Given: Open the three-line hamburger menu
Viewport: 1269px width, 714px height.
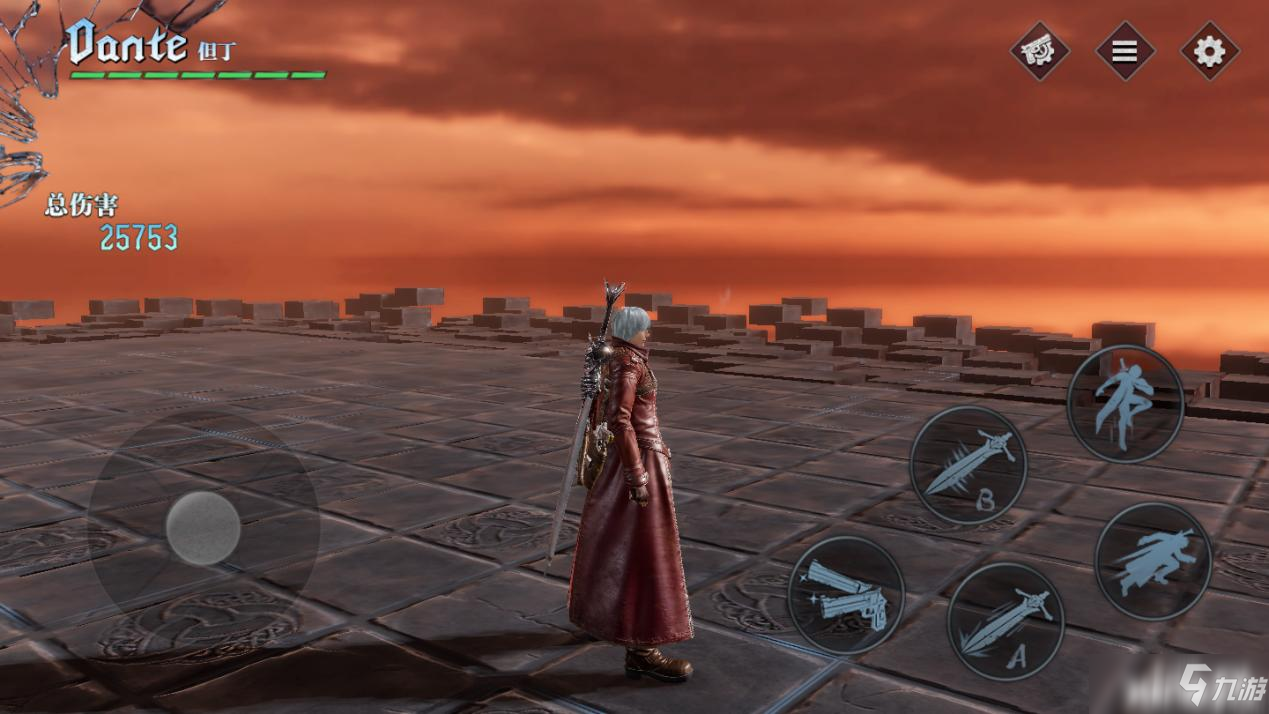Looking at the screenshot, I should (x=1124, y=51).
